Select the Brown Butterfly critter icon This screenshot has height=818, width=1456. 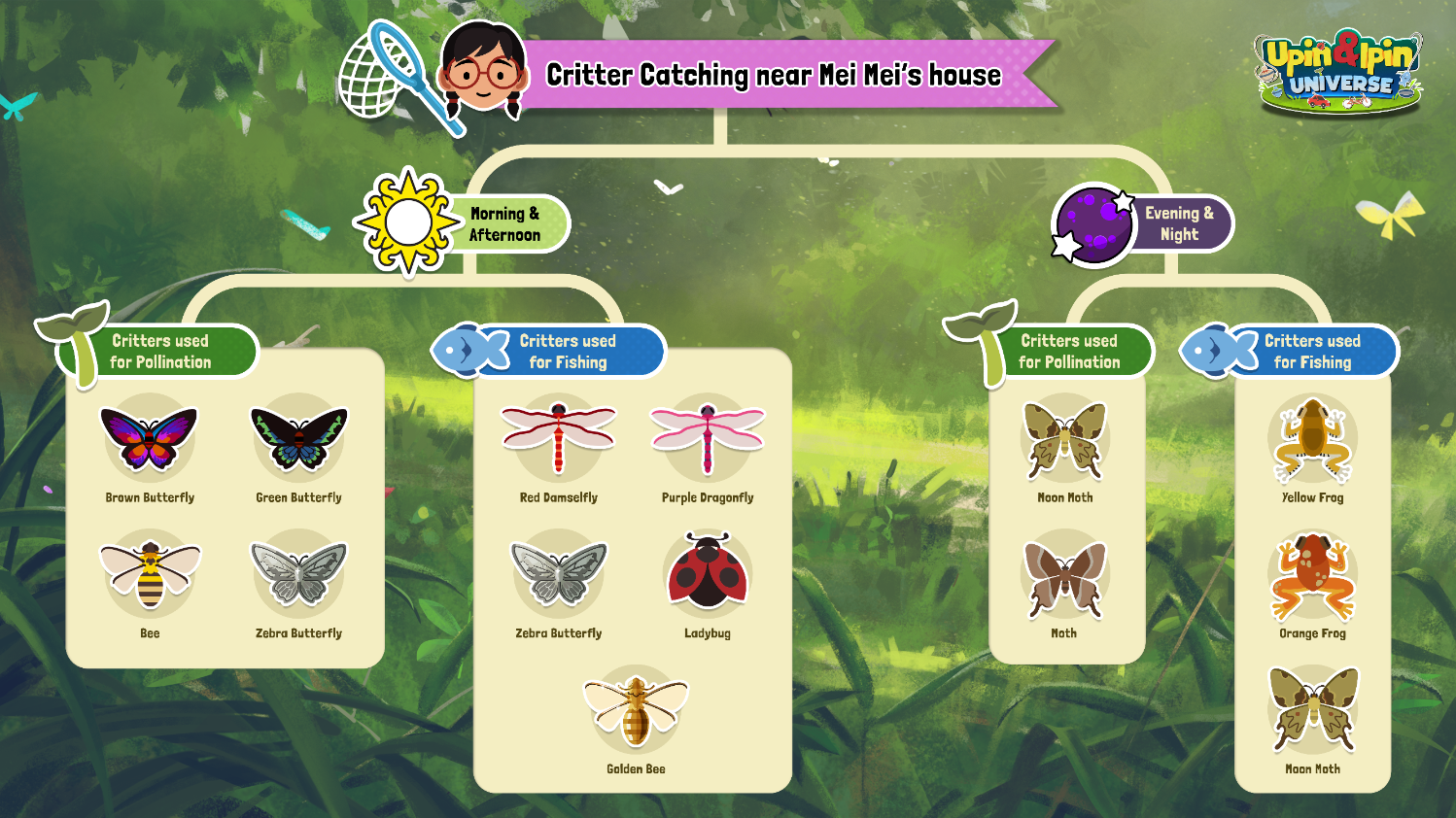pyautogui.click(x=149, y=439)
